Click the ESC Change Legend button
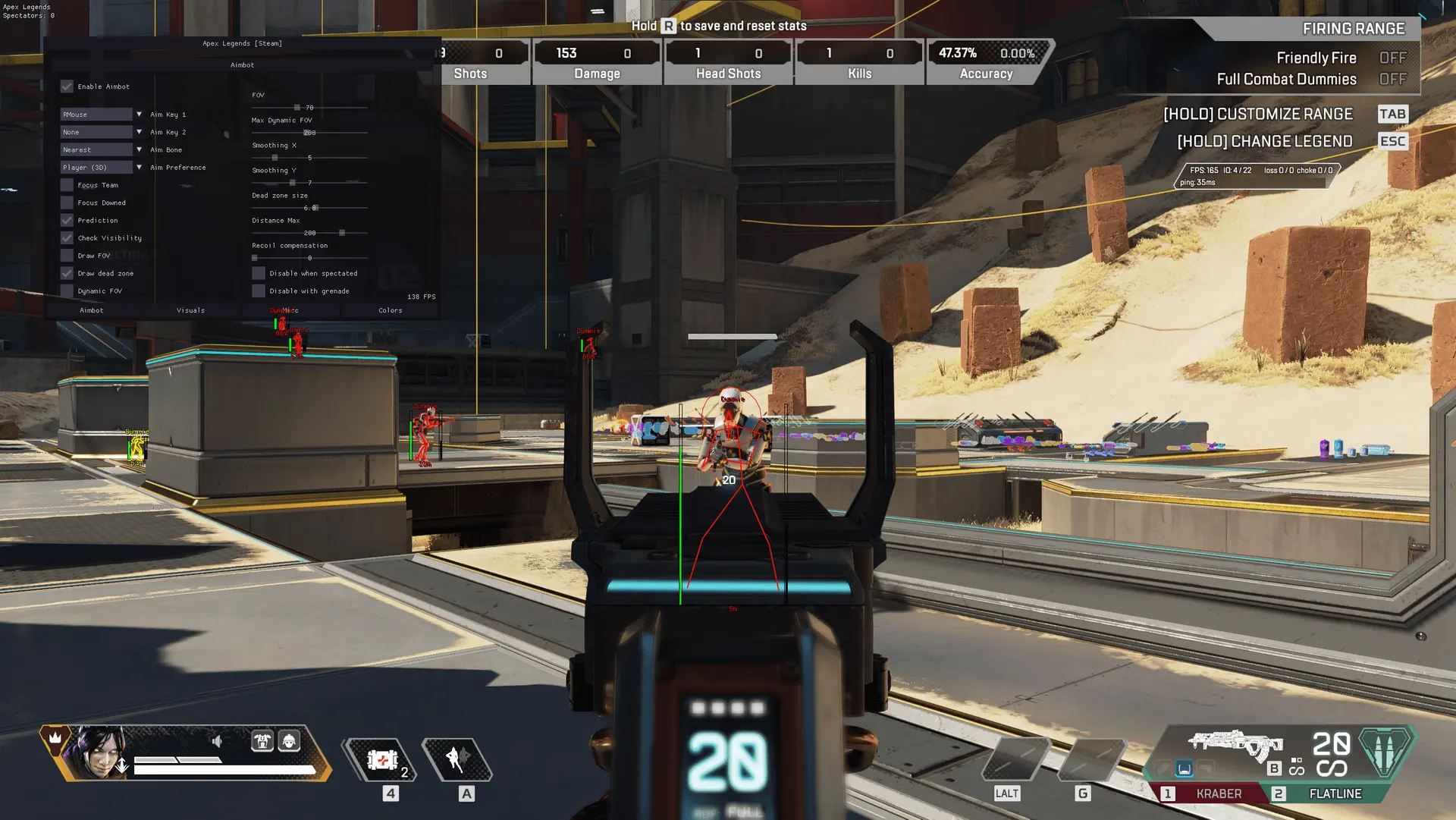 [1393, 141]
